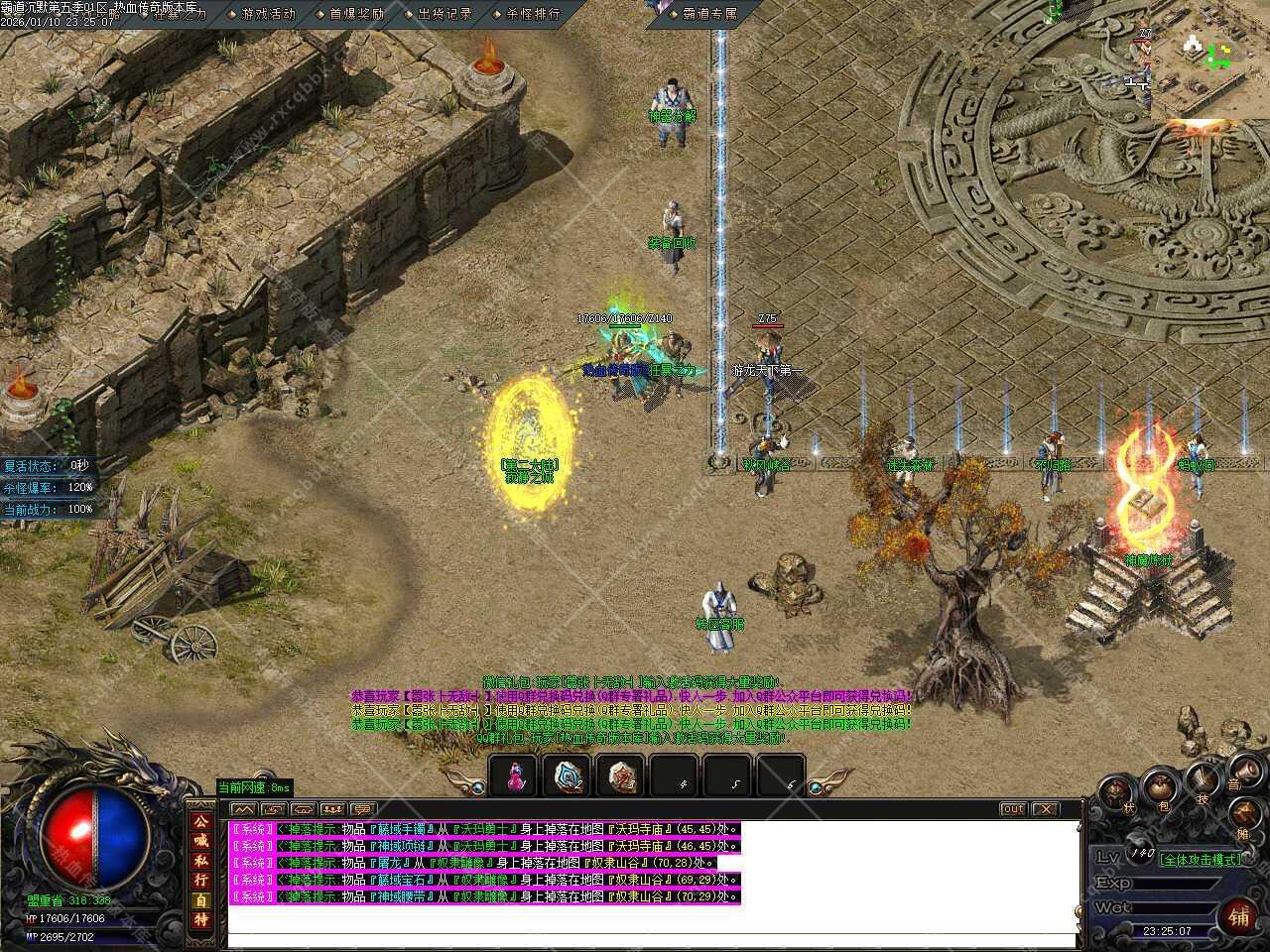The width and height of the screenshot is (1270, 952).
Task: Switch the 全体攻击模式 attack mode
Action: tap(1201, 859)
